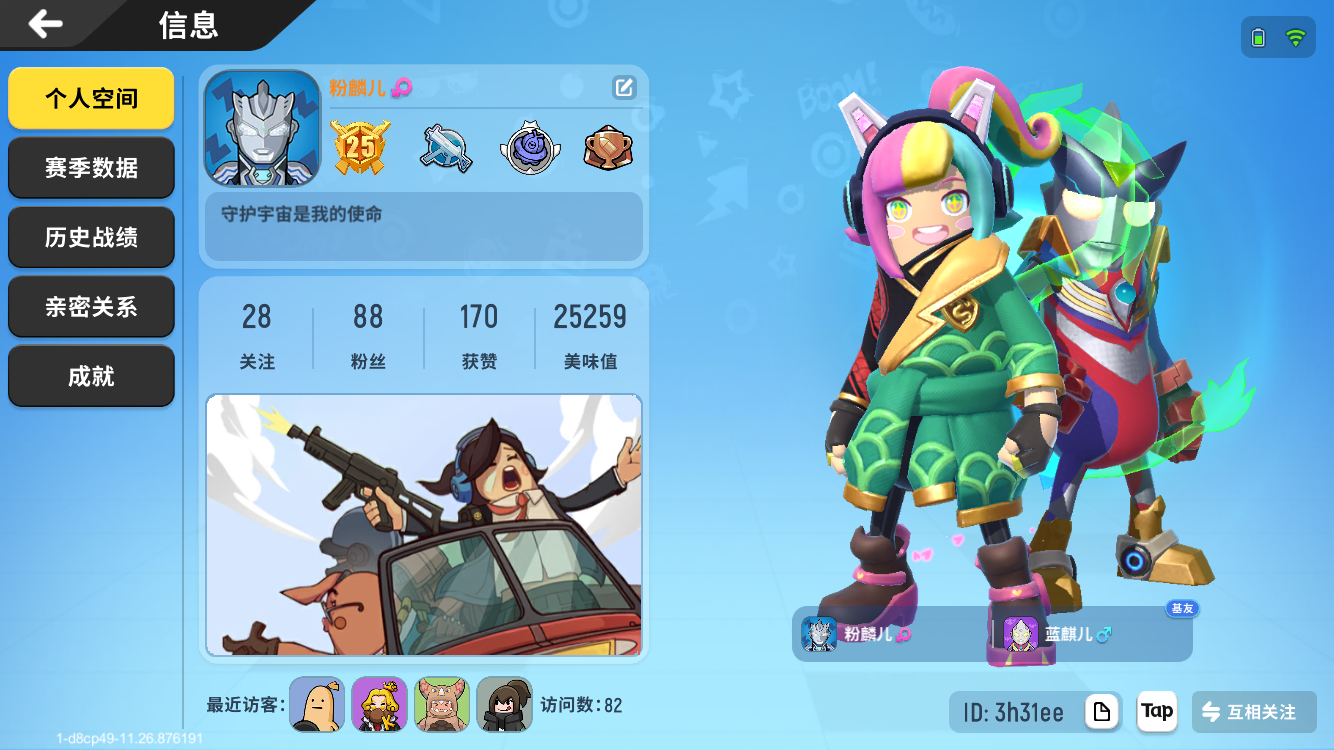This screenshot has width=1334, height=750.
Task: Tap the edit profile pencil icon
Action: pyautogui.click(x=624, y=87)
